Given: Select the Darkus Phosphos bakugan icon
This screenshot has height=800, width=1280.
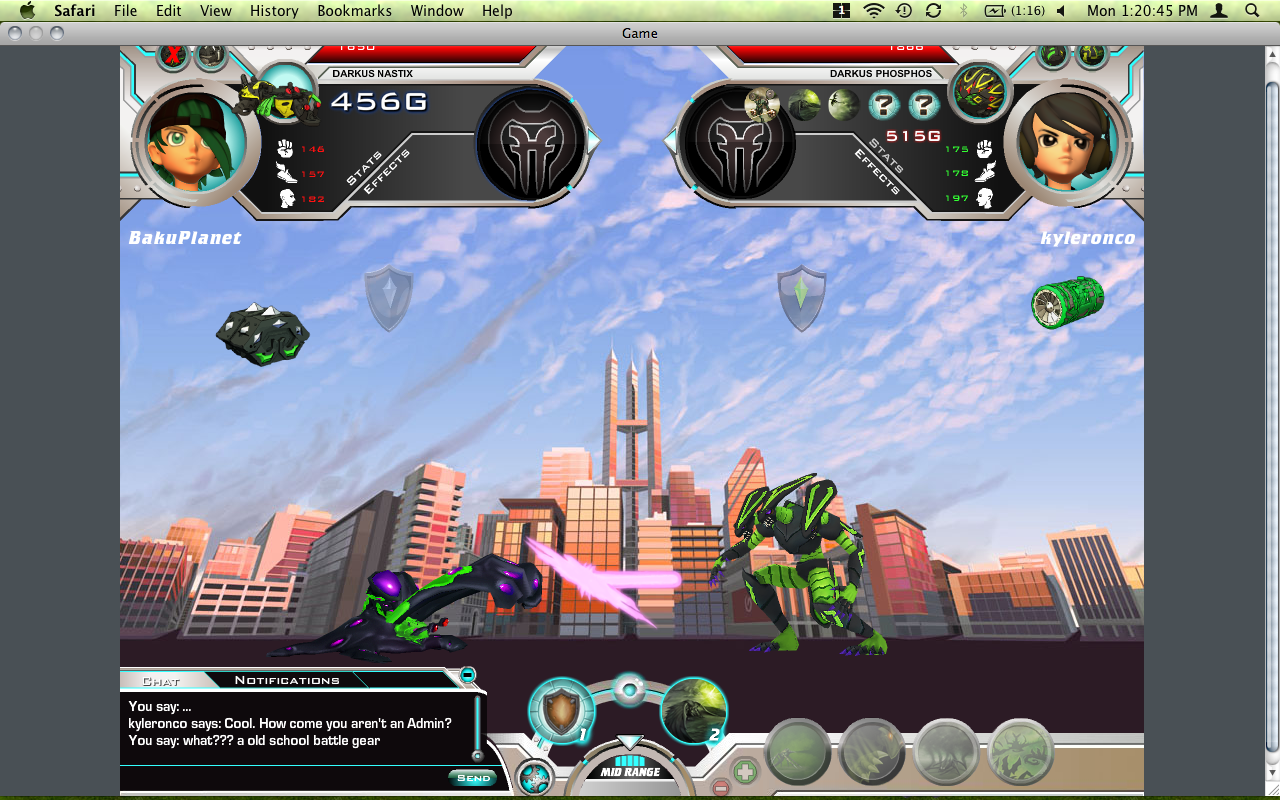Looking at the screenshot, I should [978, 92].
